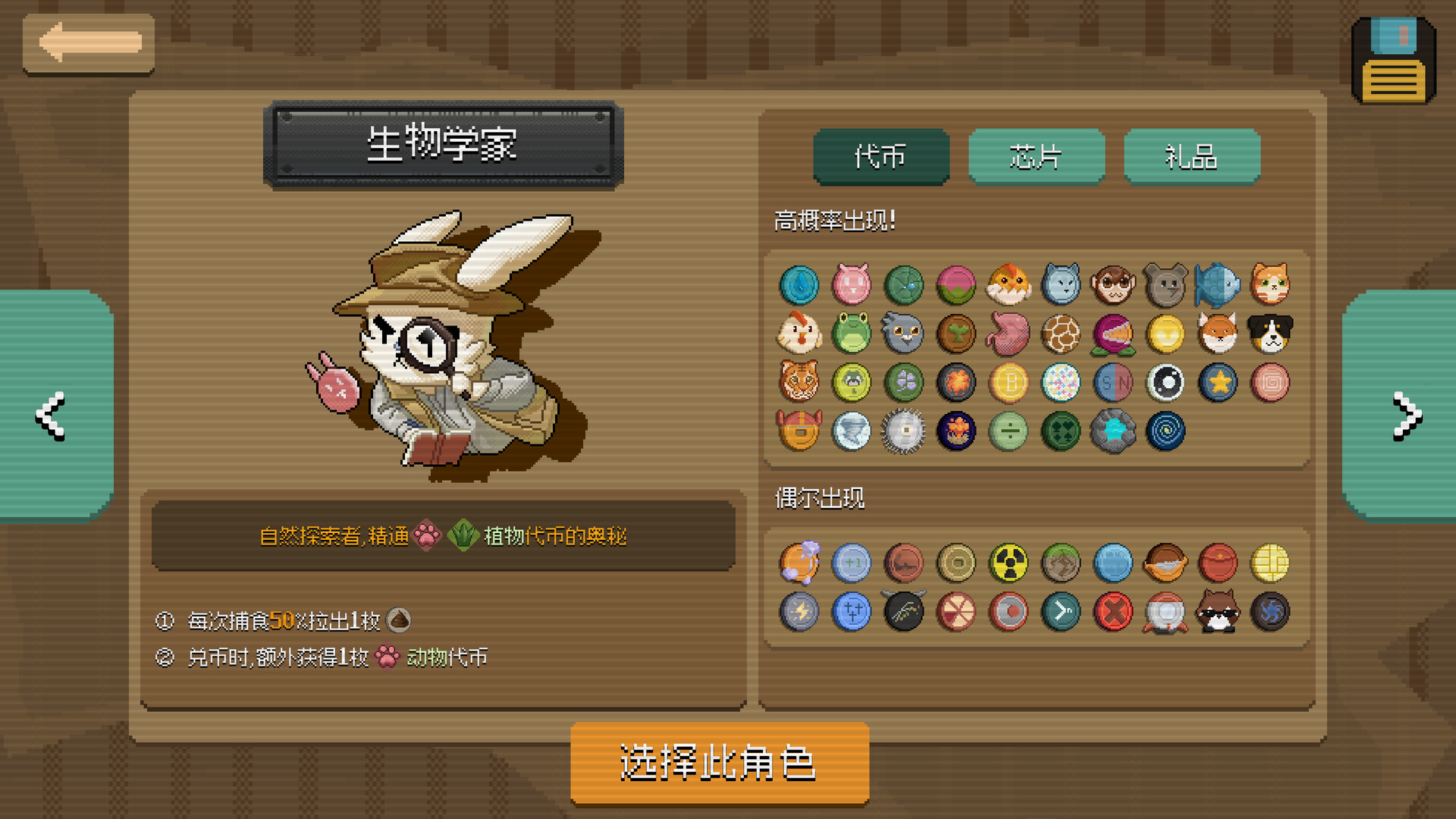Click the blue fish token icon
Screen dimensions: 1456x819
1218,285
